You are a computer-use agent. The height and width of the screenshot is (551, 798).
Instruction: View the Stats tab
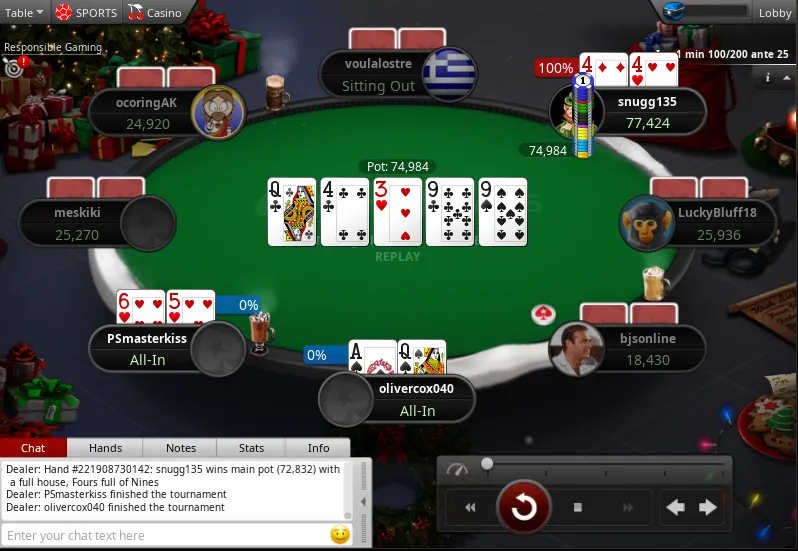251,448
